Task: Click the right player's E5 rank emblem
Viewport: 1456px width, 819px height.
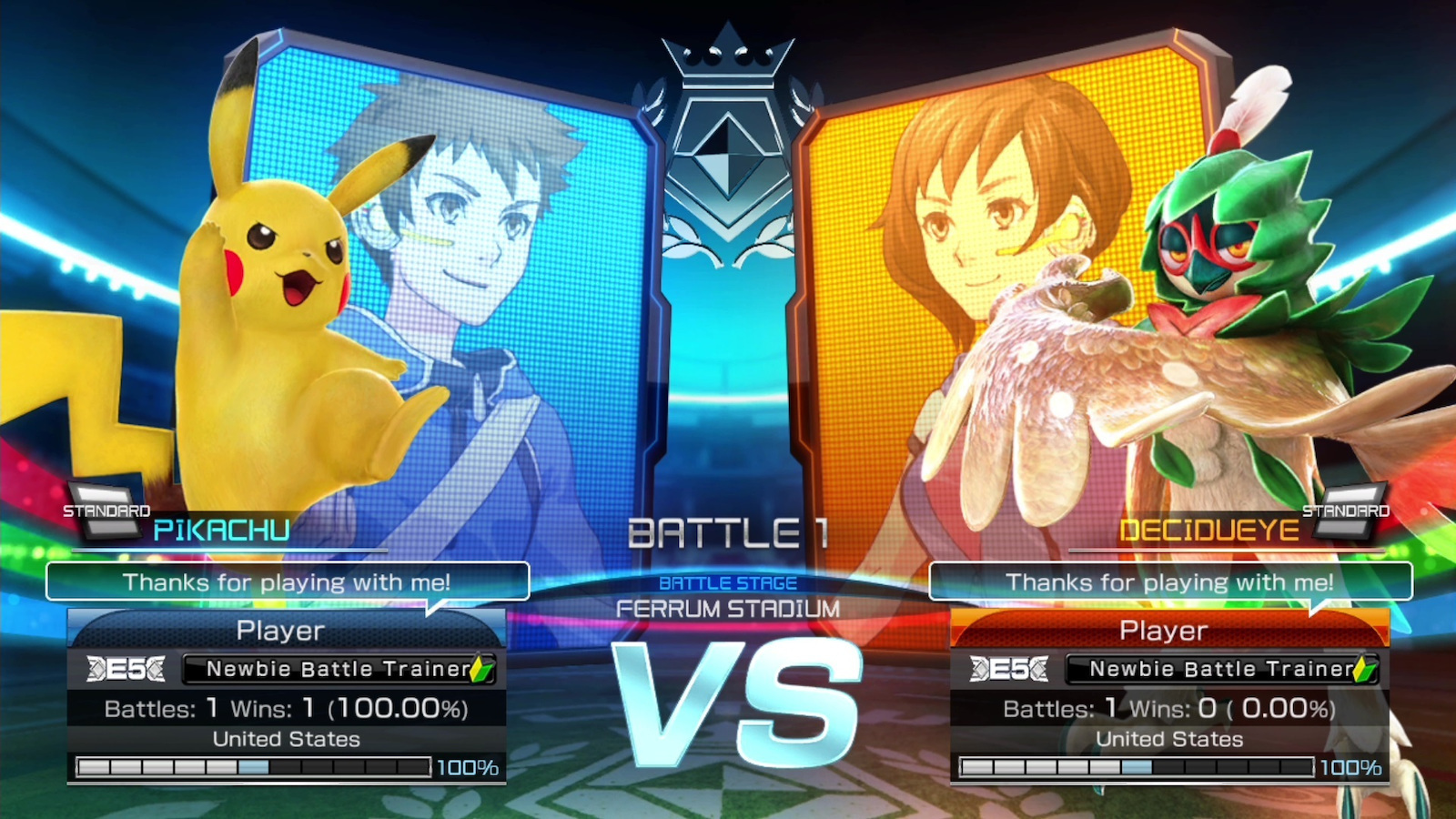Action: [1008, 669]
